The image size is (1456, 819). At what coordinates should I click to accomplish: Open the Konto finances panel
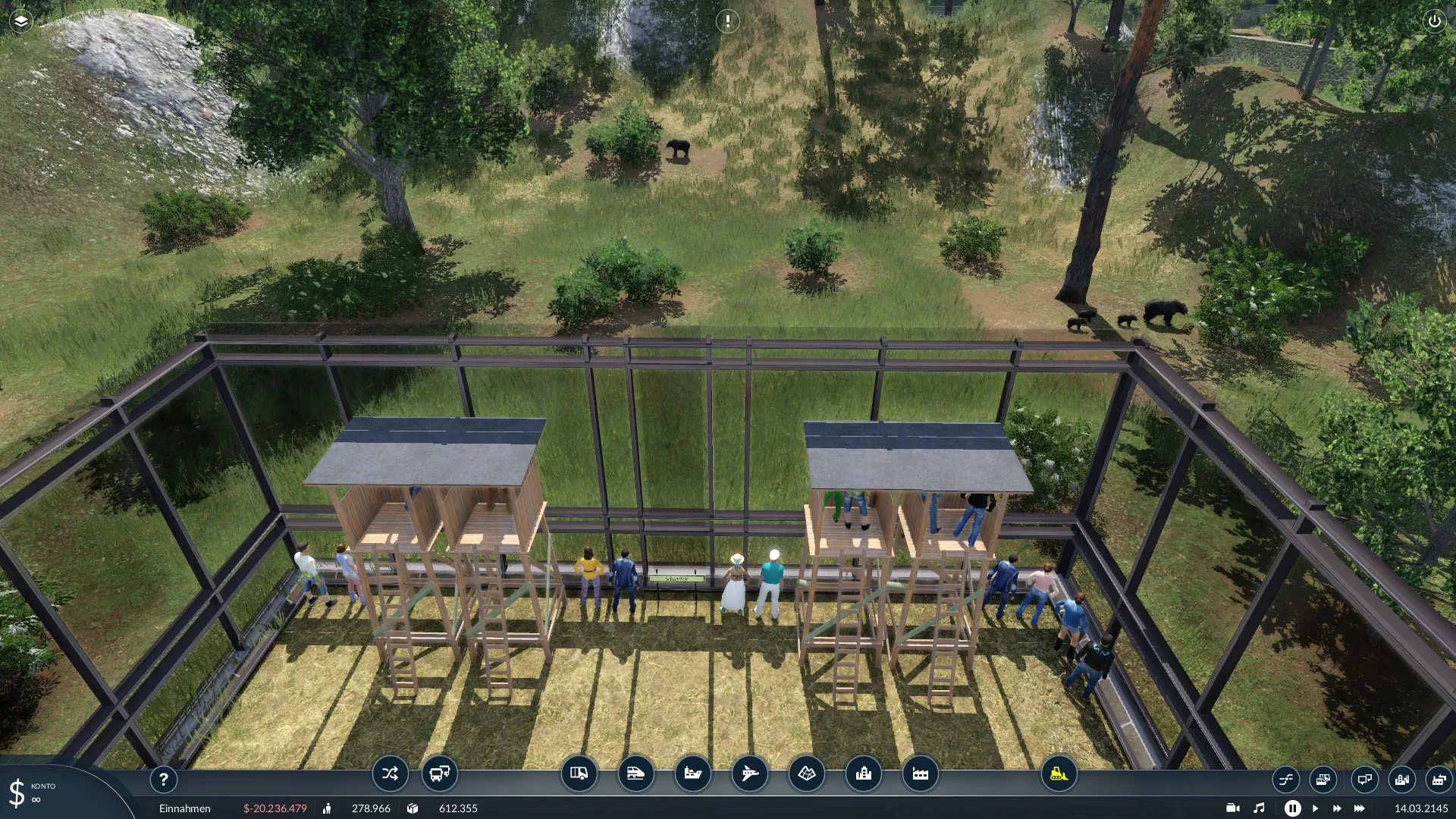(x=30, y=792)
